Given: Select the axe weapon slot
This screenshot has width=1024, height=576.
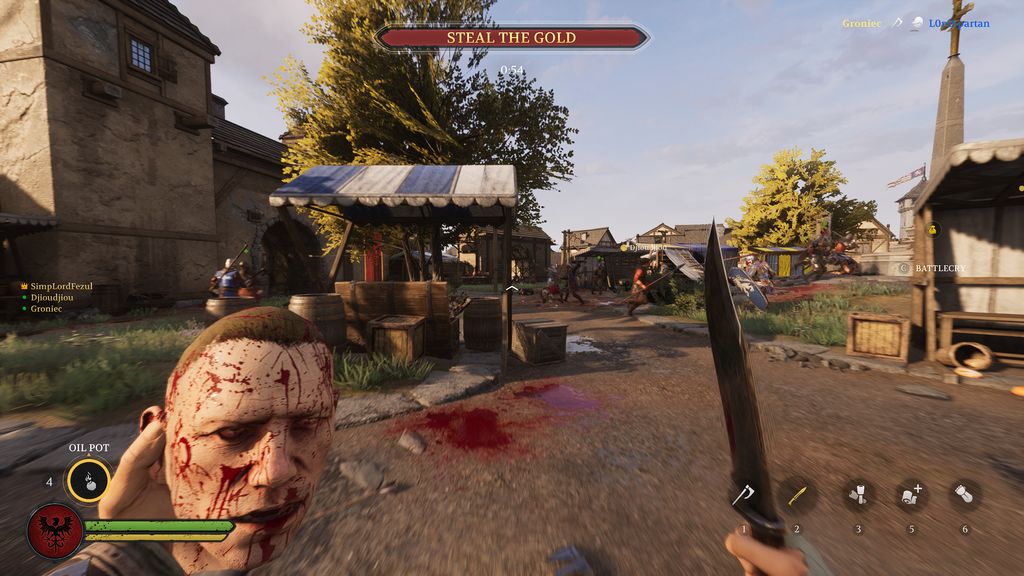Looking at the screenshot, I should (x=743, y=495).
